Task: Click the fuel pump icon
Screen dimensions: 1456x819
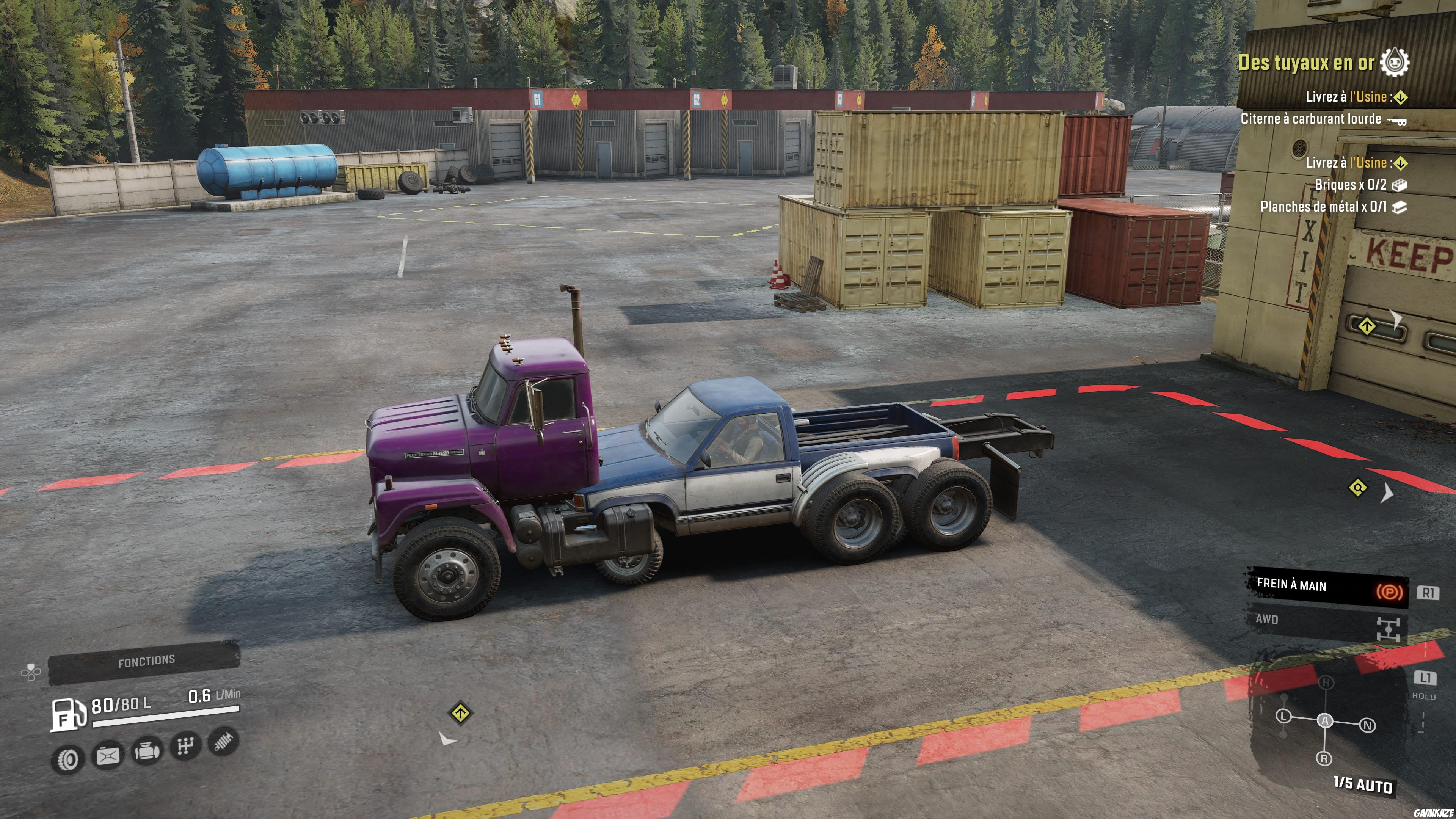Action: click(x=68, y=714)
